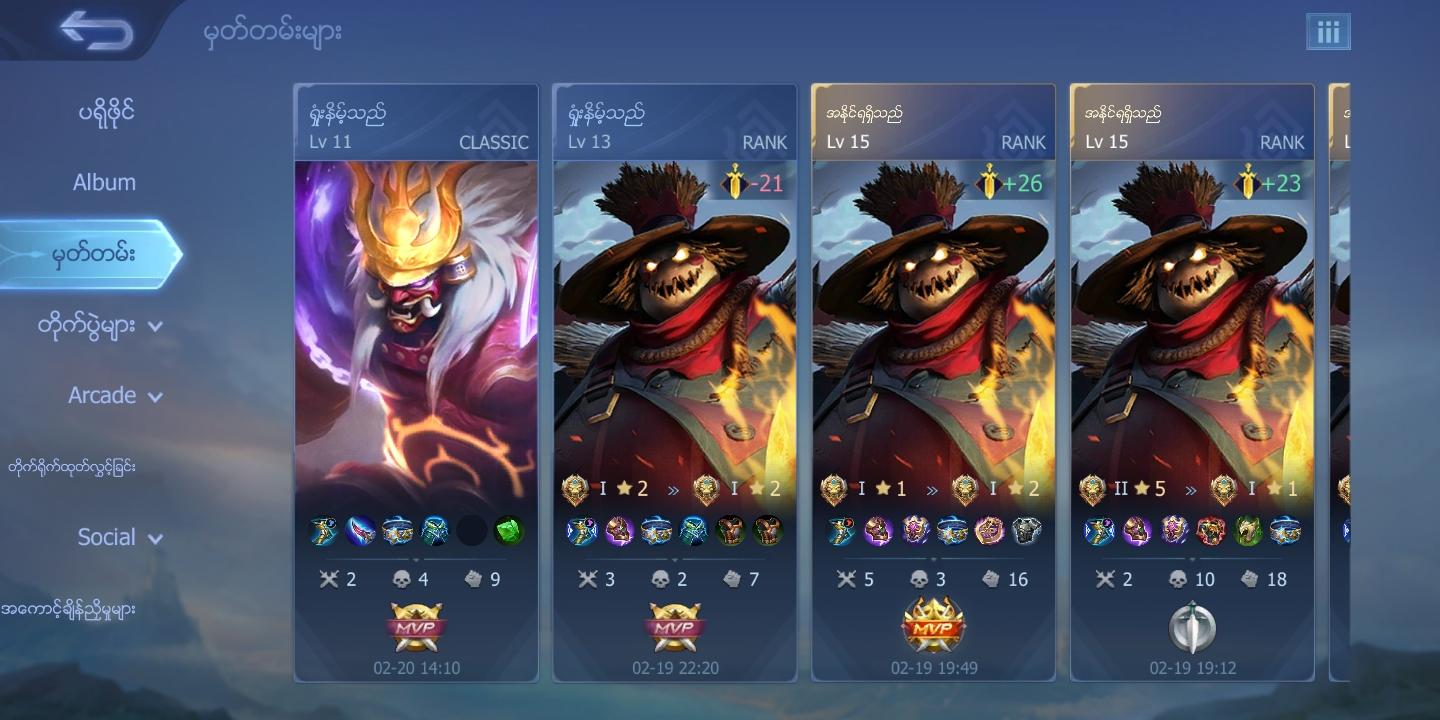Viewport: 1440px width, 720px height.
Task: Switch to the Album tab
Action: click(104, 182)
